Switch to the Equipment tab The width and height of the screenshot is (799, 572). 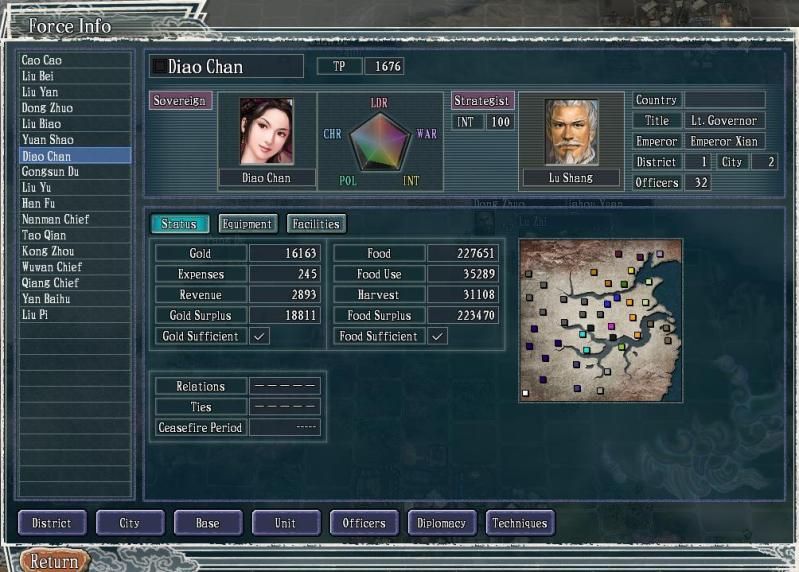pyautogui.click(x=247, y=224)
